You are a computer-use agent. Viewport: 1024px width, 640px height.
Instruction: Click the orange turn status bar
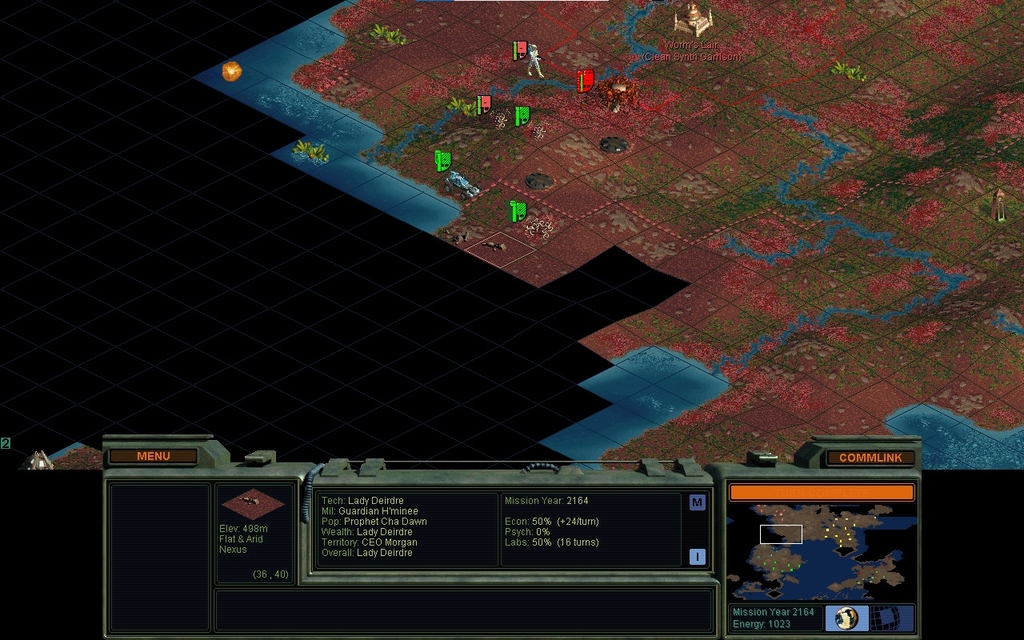click(821, 492)
